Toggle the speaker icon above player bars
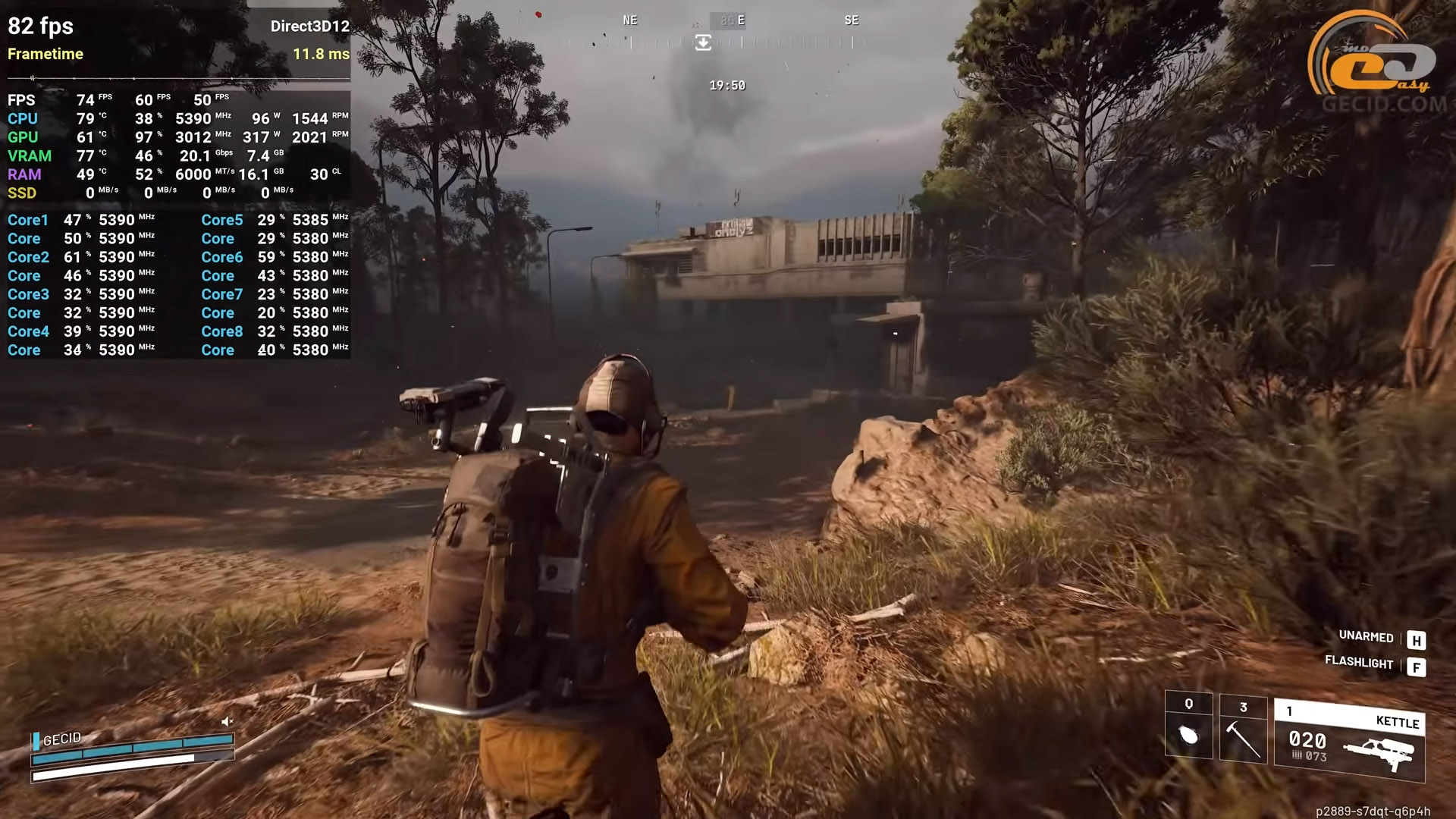The width and height of the screenshot is (1456, 819). pyautogui.click(x=227, y=721)
